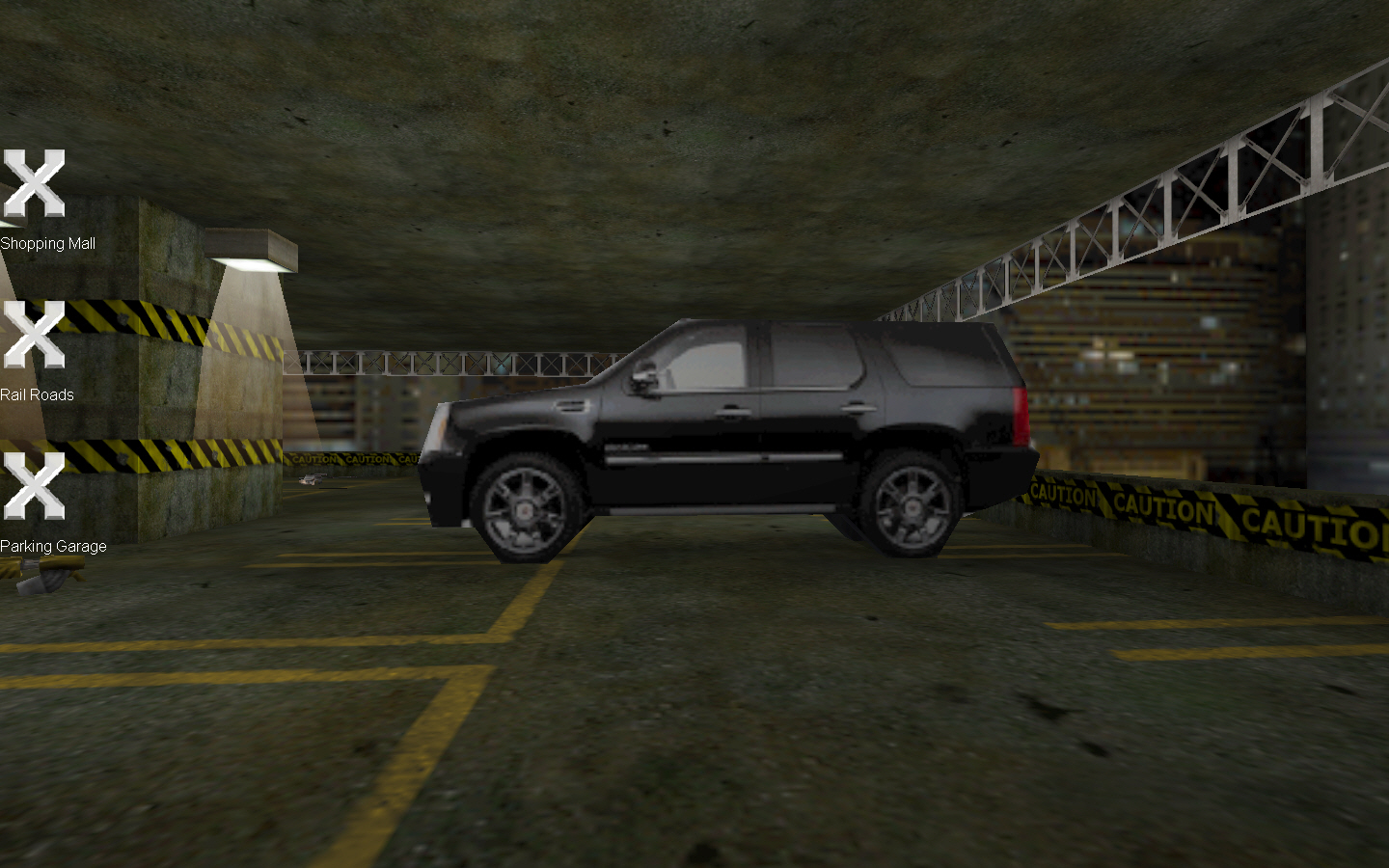Toggle the Parking Garage destination
Screen dimensions: 1389x868
click(35, 483)
